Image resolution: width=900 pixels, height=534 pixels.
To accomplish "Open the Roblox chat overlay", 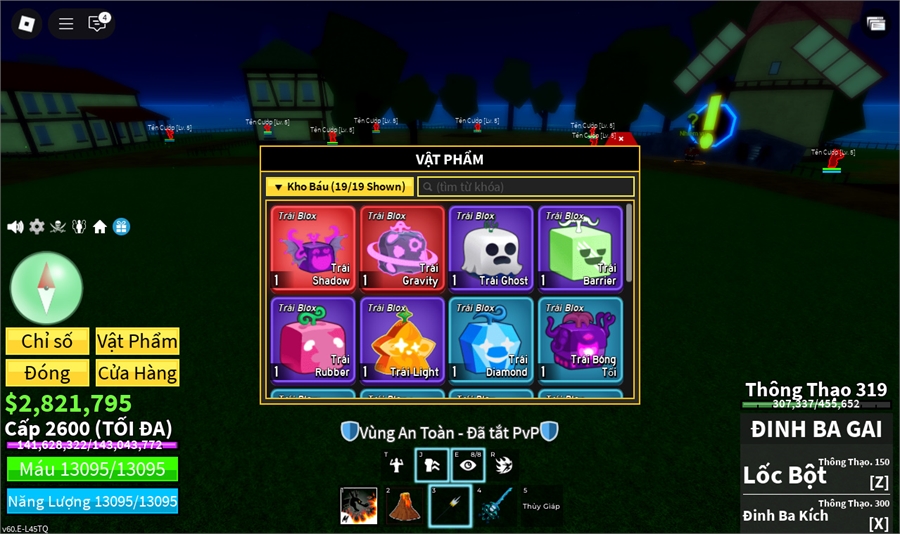I will tap(97, 23).
